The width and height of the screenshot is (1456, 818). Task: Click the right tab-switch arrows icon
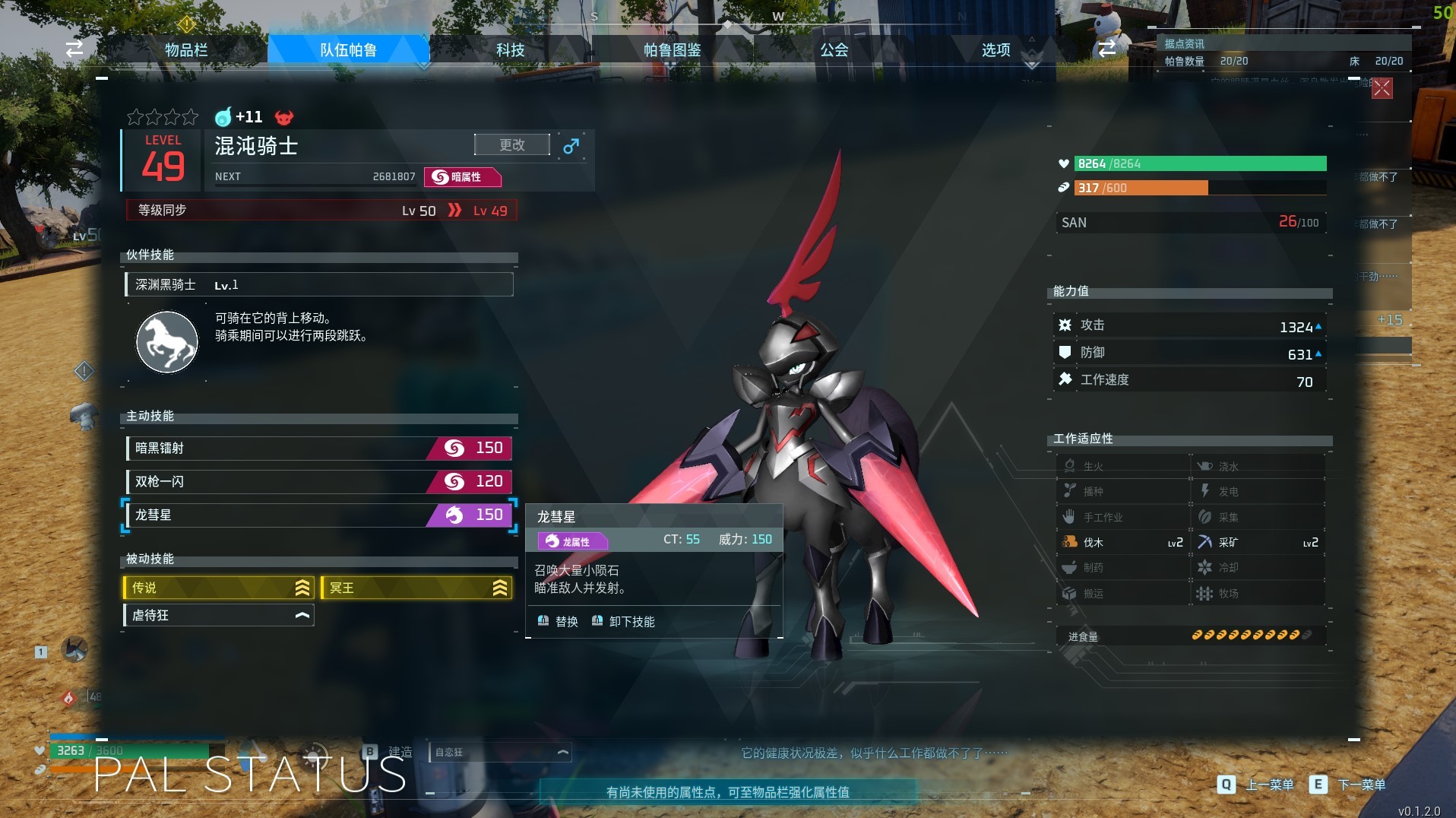pyautogui.click(x=1106, y=49)
